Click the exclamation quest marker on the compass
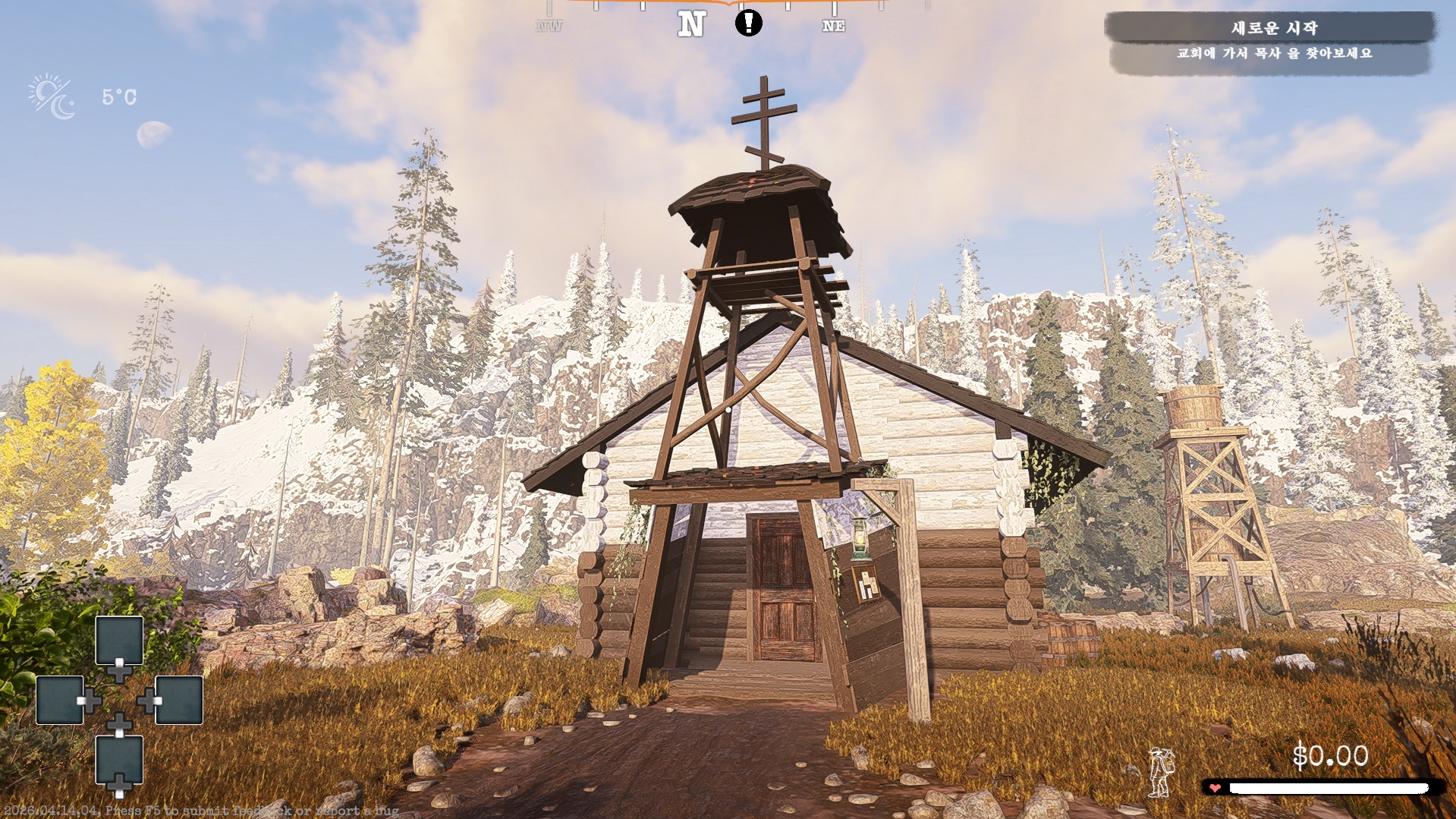The width and height of the screenshot is (1456, 819). (748, 23)
